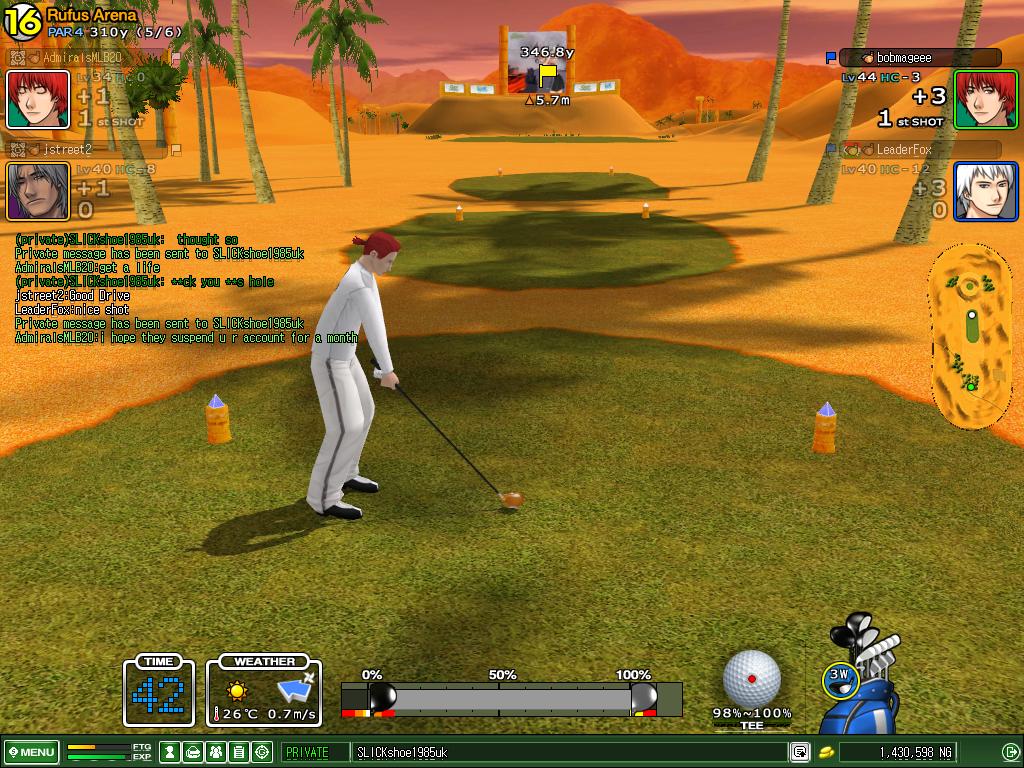Image resolution: width=1024 pixels, height=768 pixels.
Task: Select AdmiralsMLB20's player portrait
Action: coord(38,100)
